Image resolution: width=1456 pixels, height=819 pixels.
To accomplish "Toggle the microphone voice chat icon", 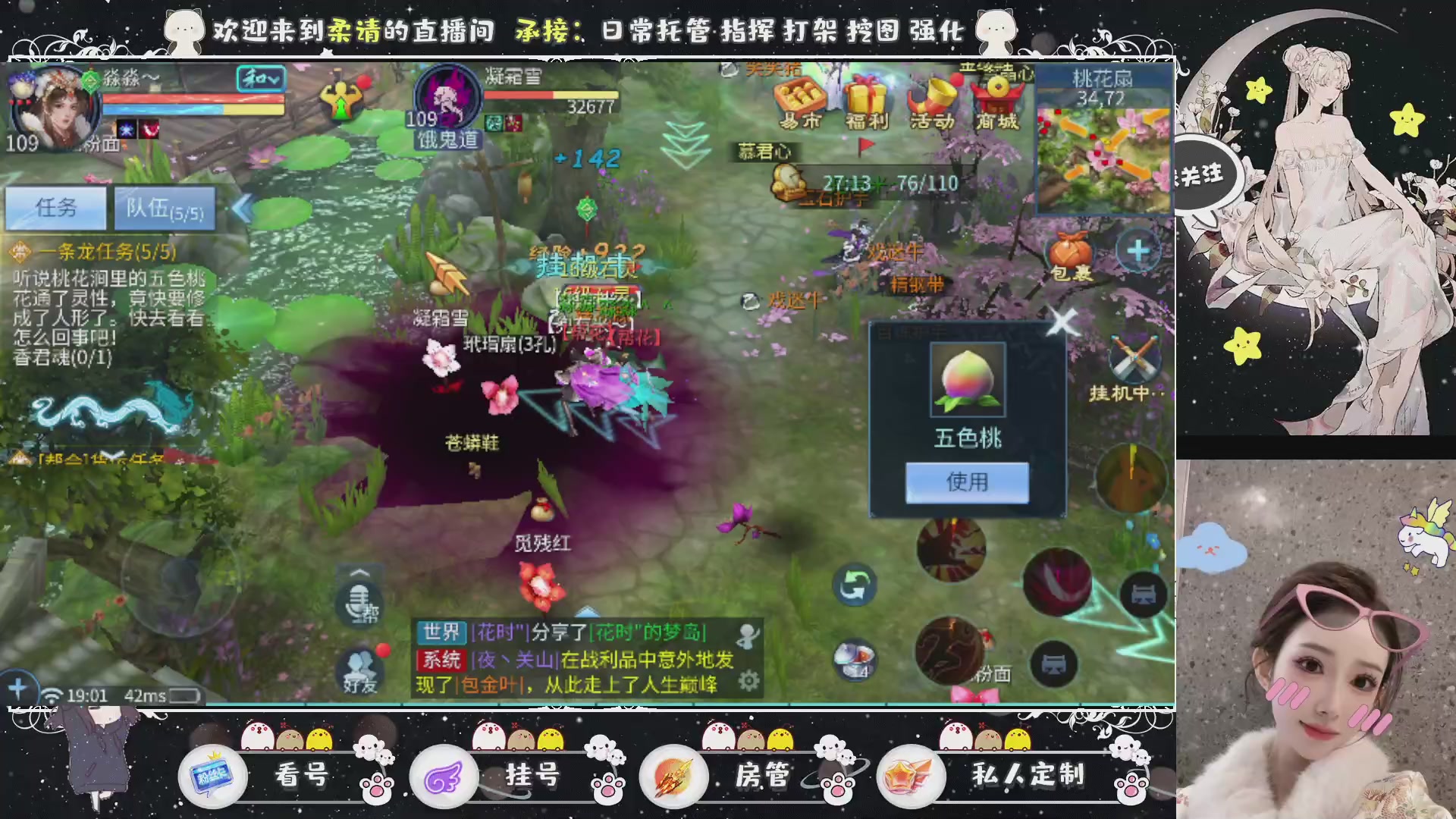I will 360,603.
